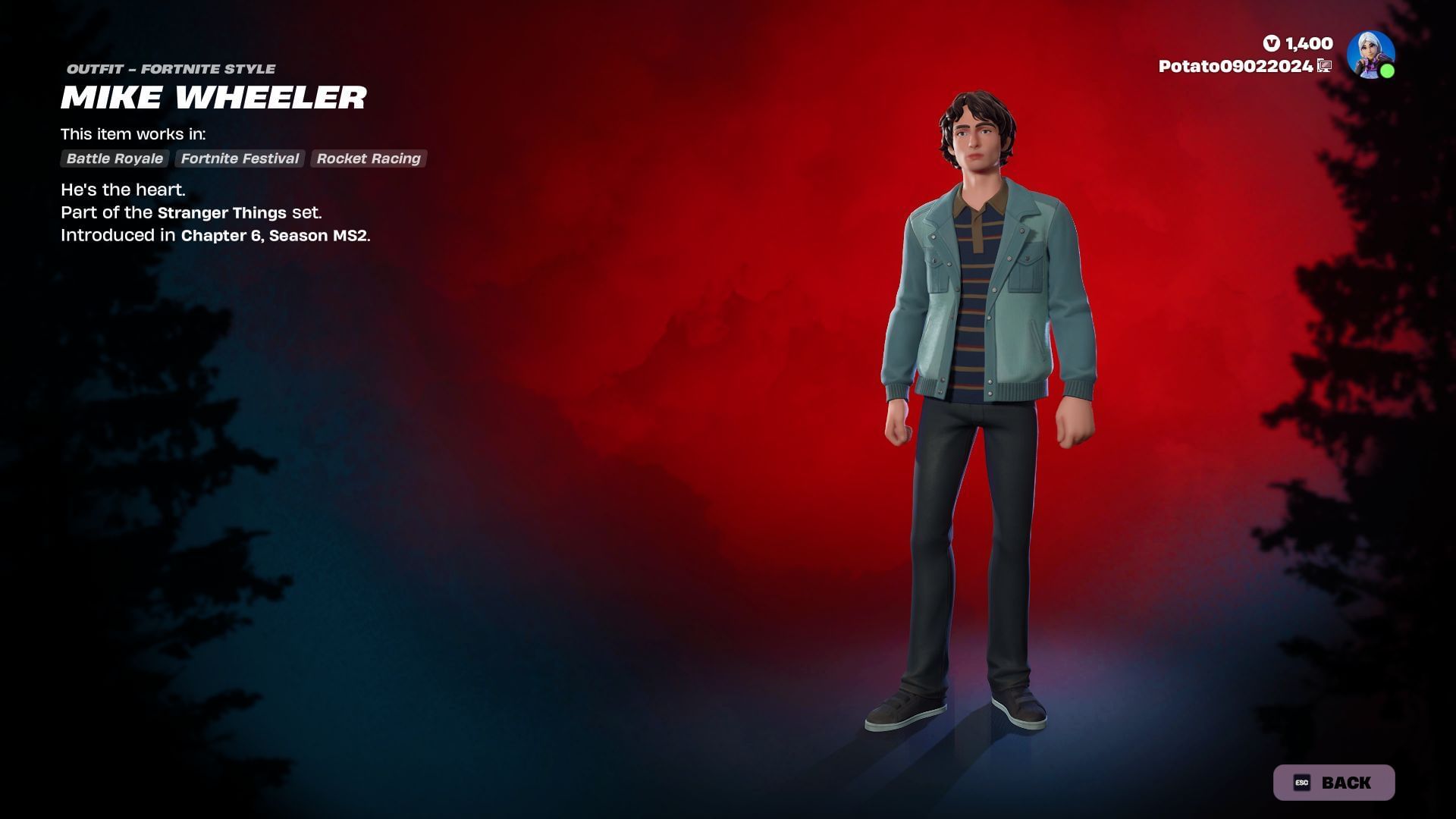Screen dimensions: 1456x819
Task: Toggle the Battle Royale compatibility tag
Action: click(114, 158)
